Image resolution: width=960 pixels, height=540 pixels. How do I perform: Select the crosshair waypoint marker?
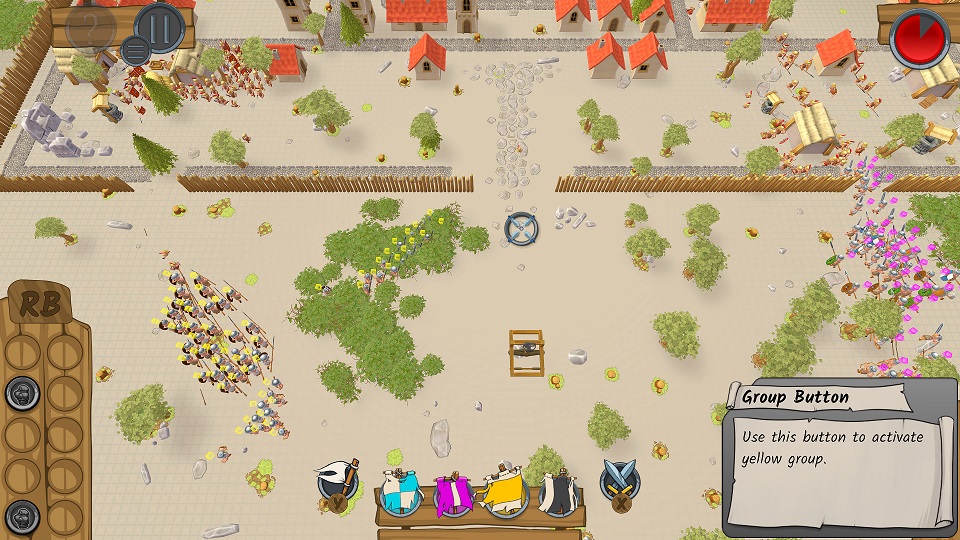(x=521, y=229)
